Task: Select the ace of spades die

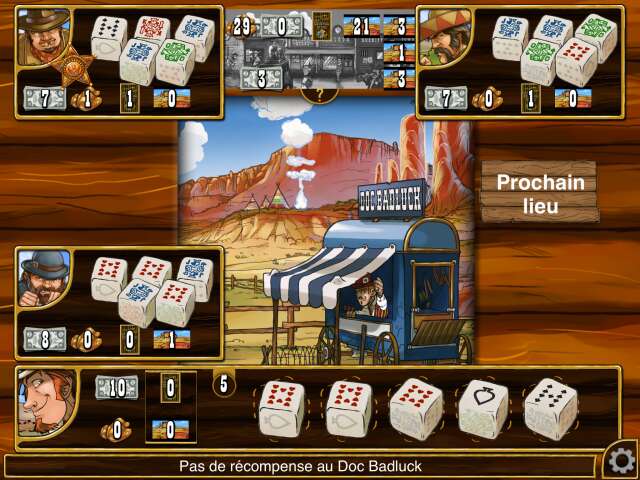Action: [482, 408]
